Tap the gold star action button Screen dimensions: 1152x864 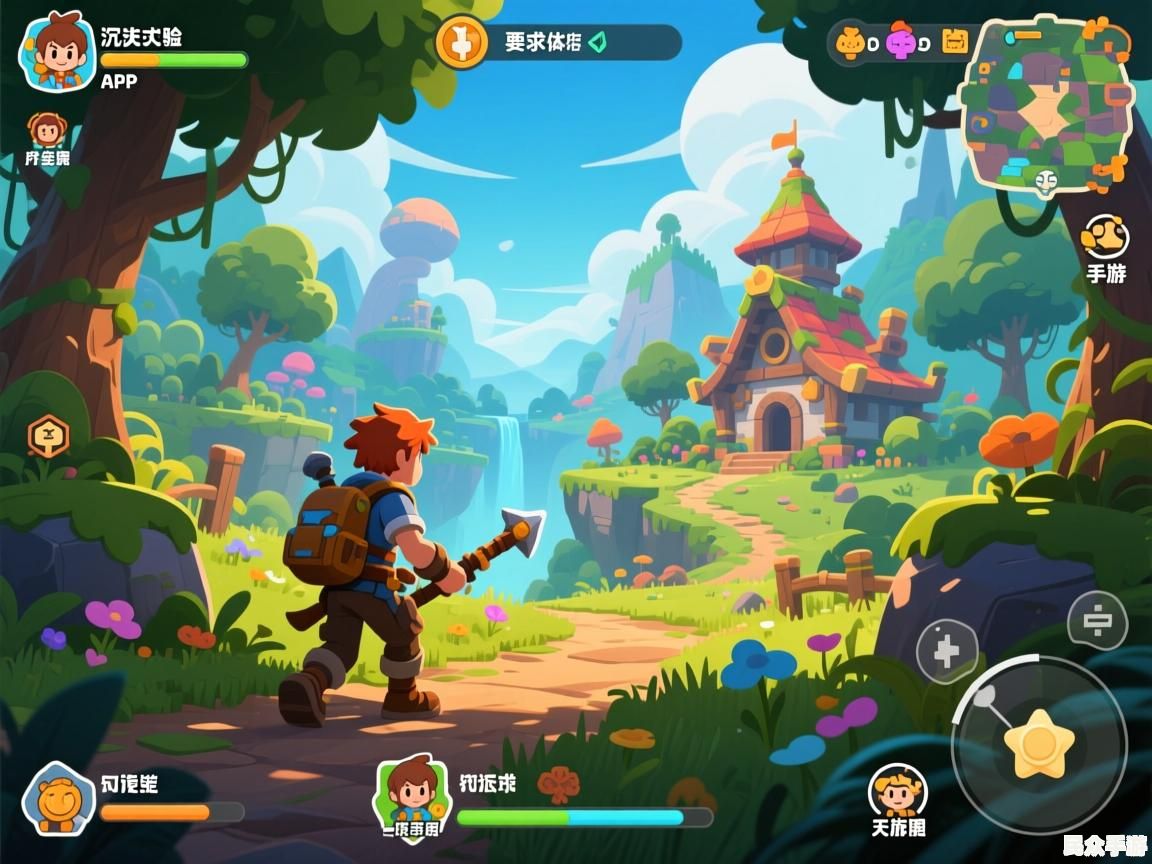pyautogui.click(x=1038, y=744)
